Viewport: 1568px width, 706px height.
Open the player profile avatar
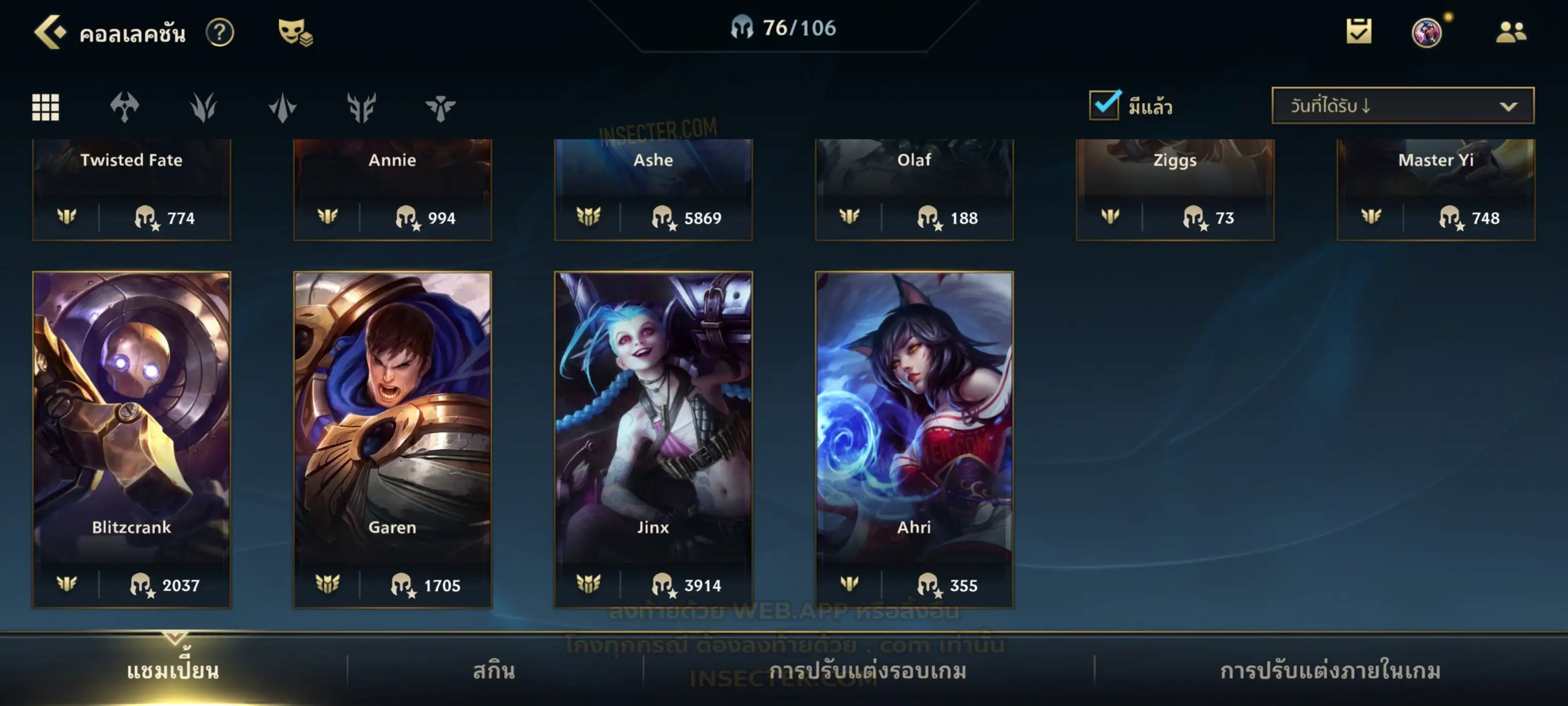pos(1426,32)
